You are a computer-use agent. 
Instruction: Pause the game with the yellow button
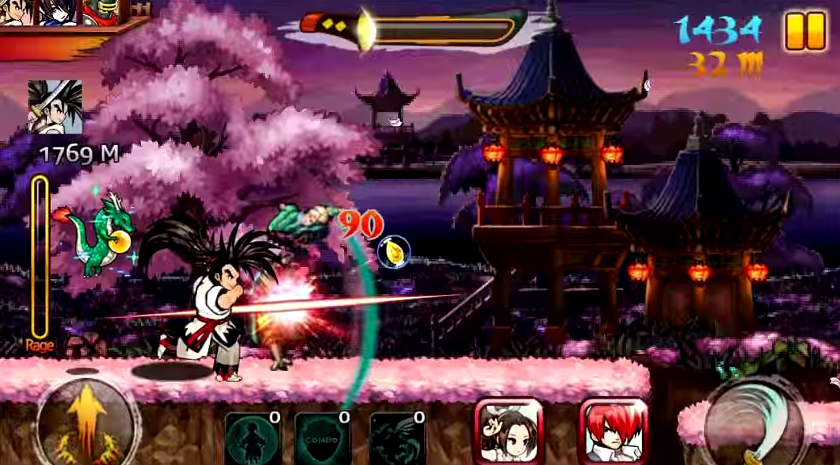point(805,30)
